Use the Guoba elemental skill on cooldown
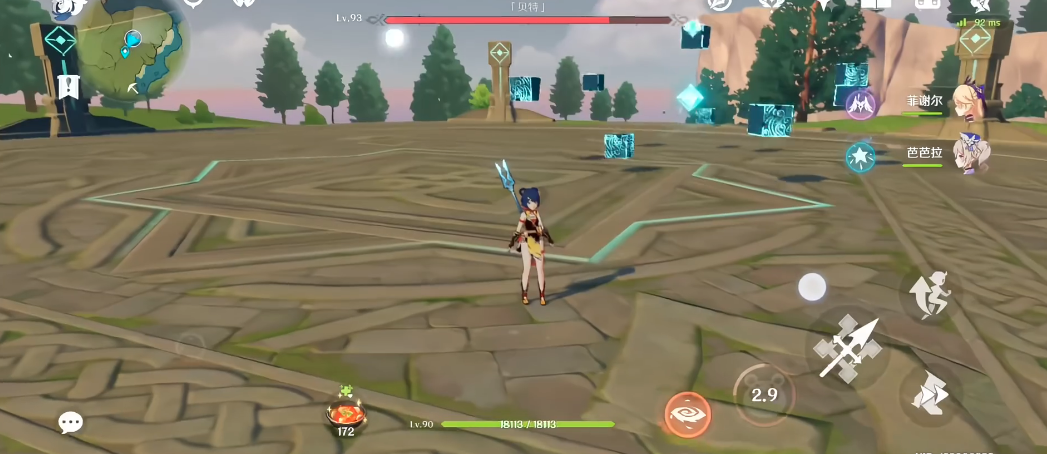1047x454 pixels. click(x=764, y=394)
